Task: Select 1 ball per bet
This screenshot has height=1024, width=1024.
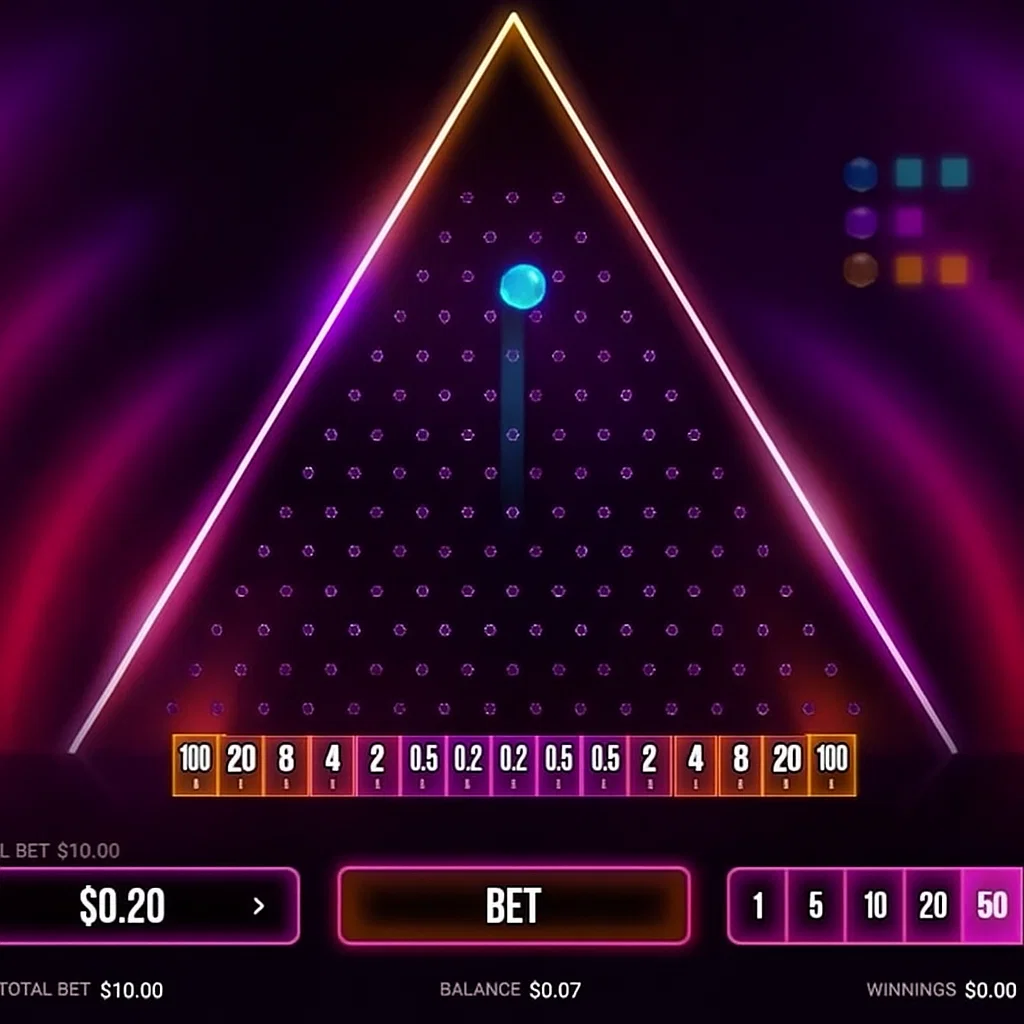Action: coord(758,906)
